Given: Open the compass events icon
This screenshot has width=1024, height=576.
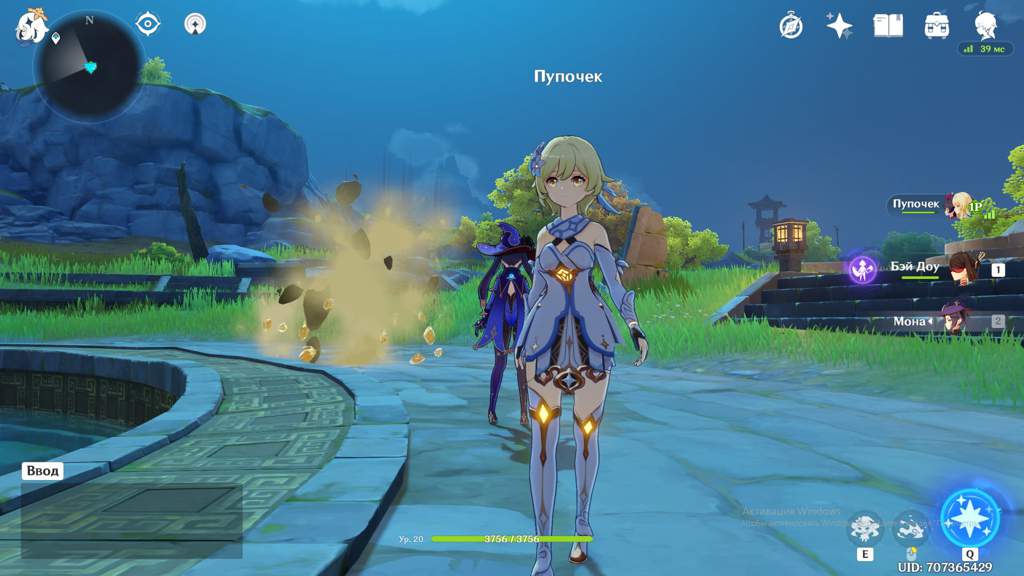Looking at the screenshot, I should (791, 26).
